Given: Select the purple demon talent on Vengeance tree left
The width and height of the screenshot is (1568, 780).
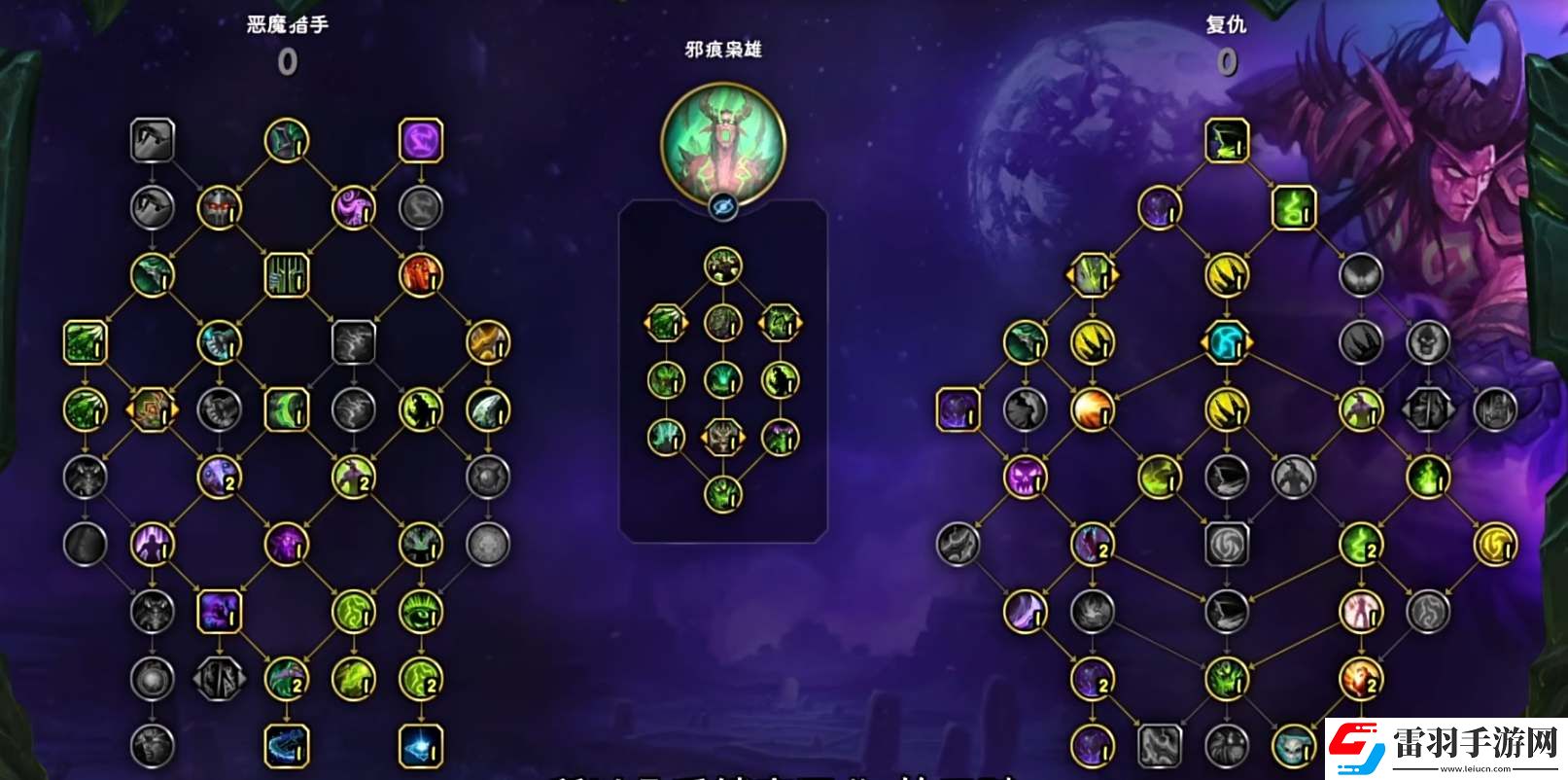Looking at the screenshot, I should click(x=958, y=410).
